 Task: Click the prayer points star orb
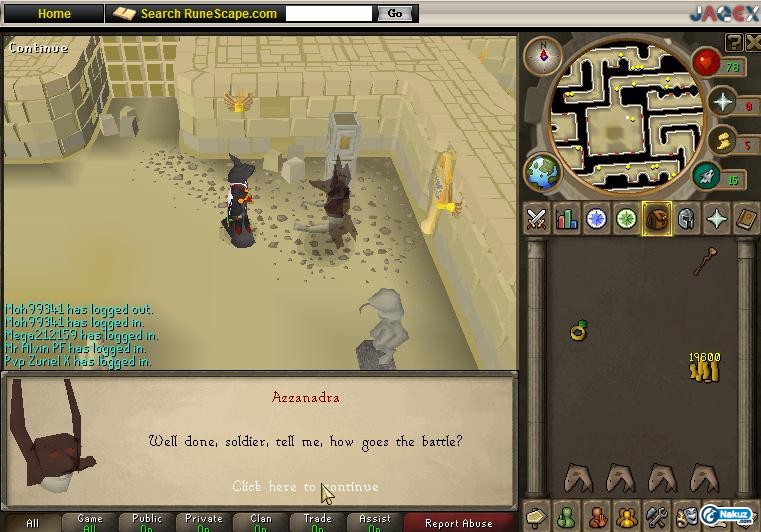(723, 102)
